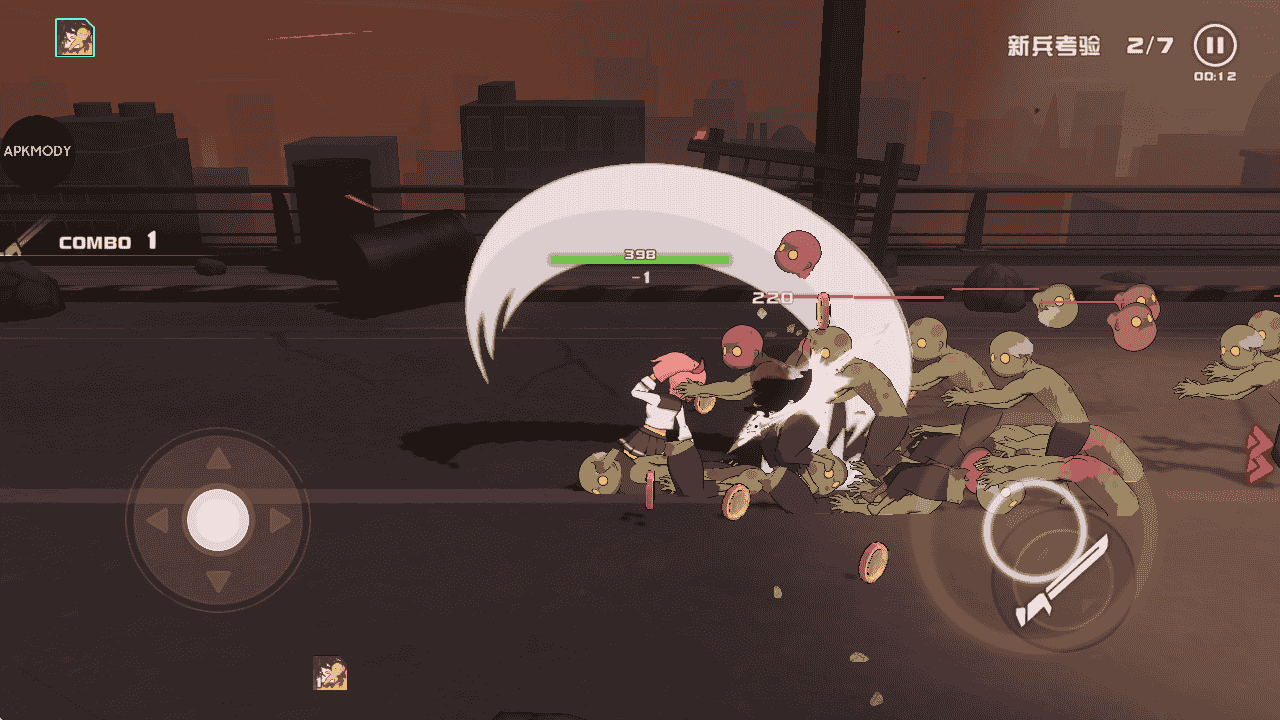This screenshot has width=1280, height=720.
Task: Move right using the joystick's right arrow
Action: tap(279, 521)
